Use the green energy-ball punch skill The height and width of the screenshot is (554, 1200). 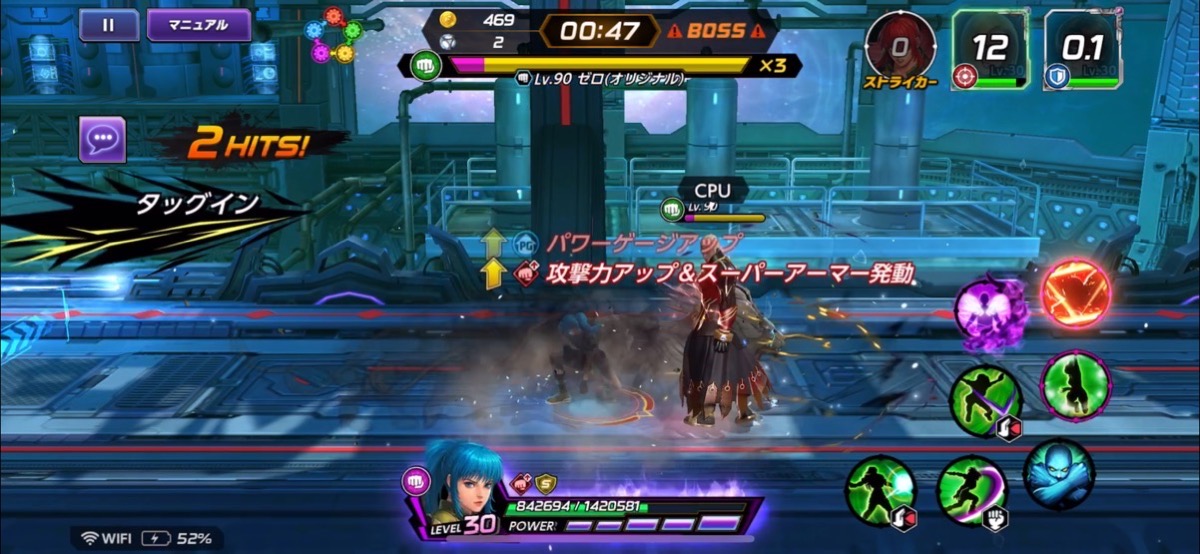coord(880,490)
